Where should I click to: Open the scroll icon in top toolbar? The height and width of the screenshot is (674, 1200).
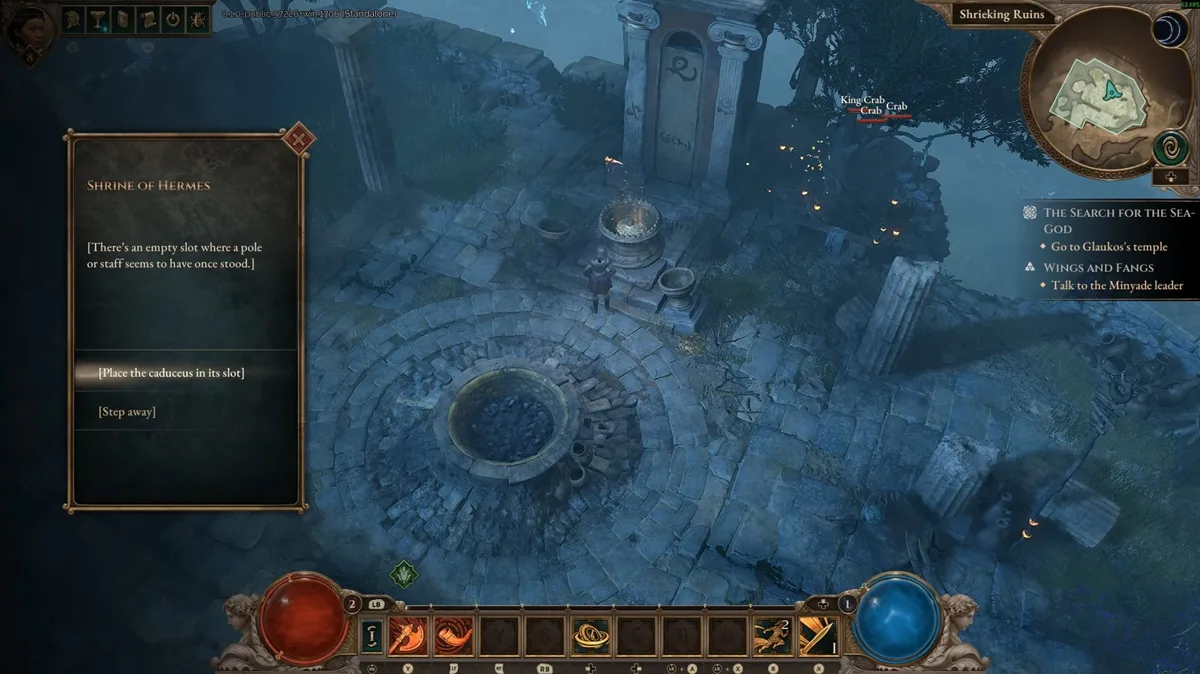click(x=146, y=19)
